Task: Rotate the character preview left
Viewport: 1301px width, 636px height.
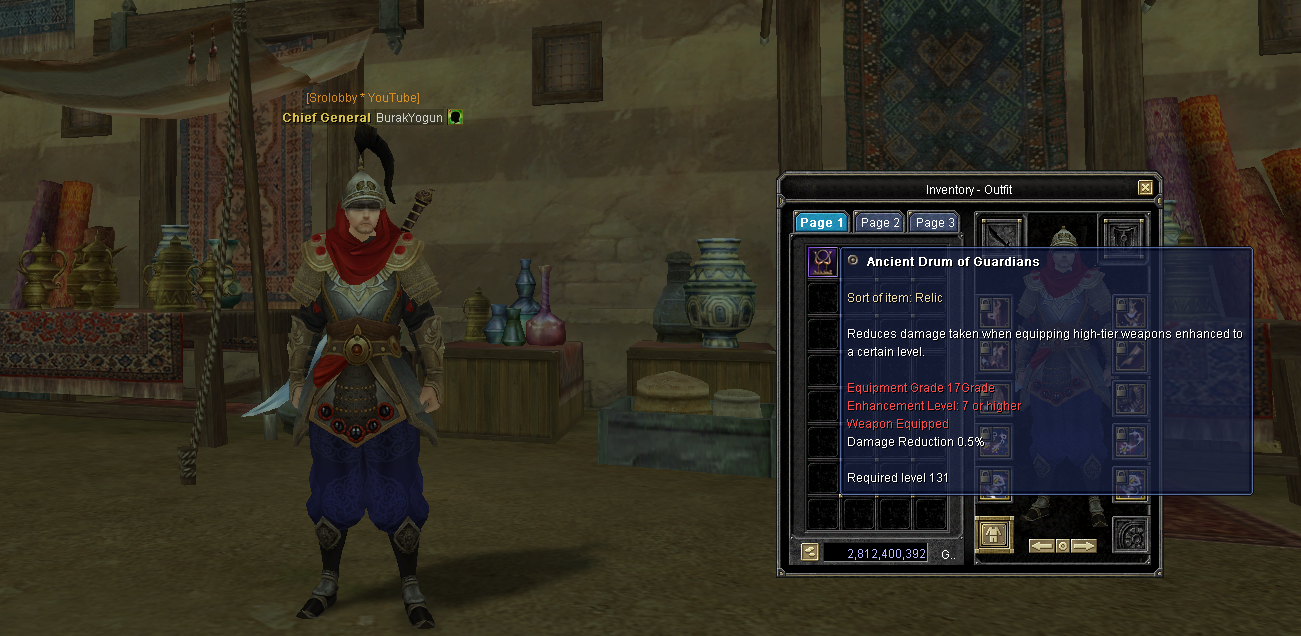Action: [1041, 546]
